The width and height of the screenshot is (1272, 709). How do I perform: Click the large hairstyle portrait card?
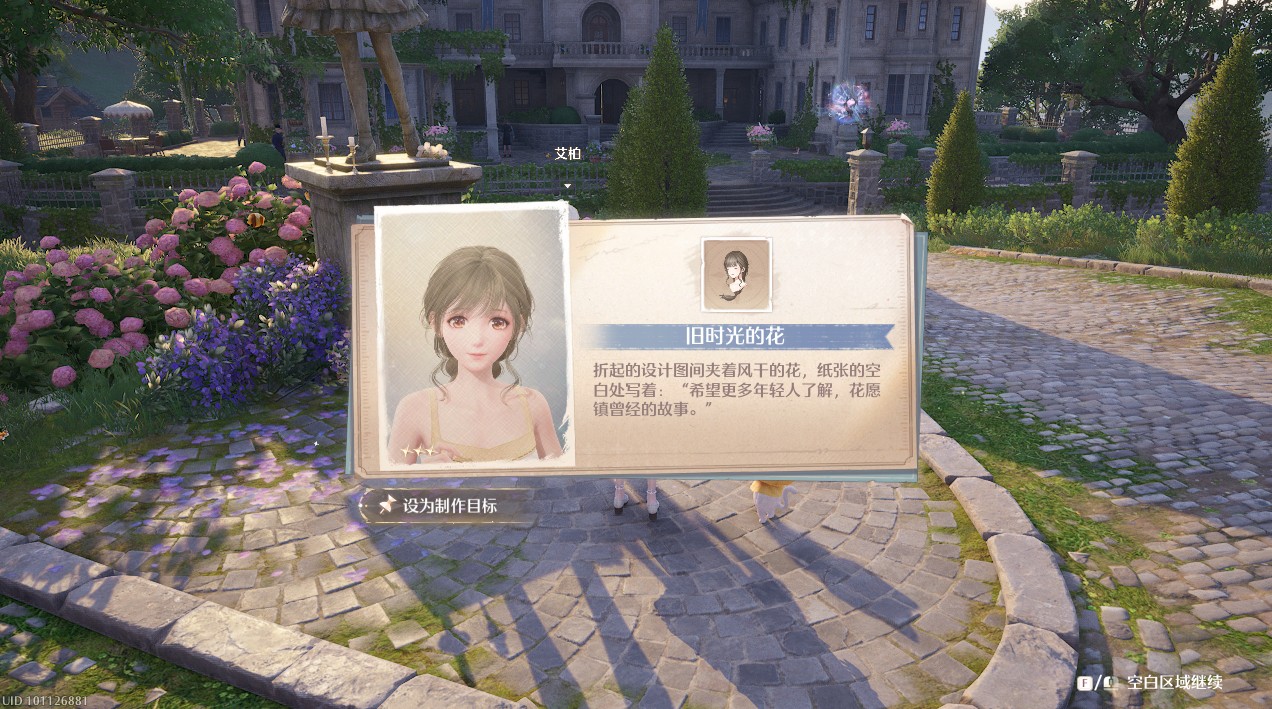click(x=475, y=336)
